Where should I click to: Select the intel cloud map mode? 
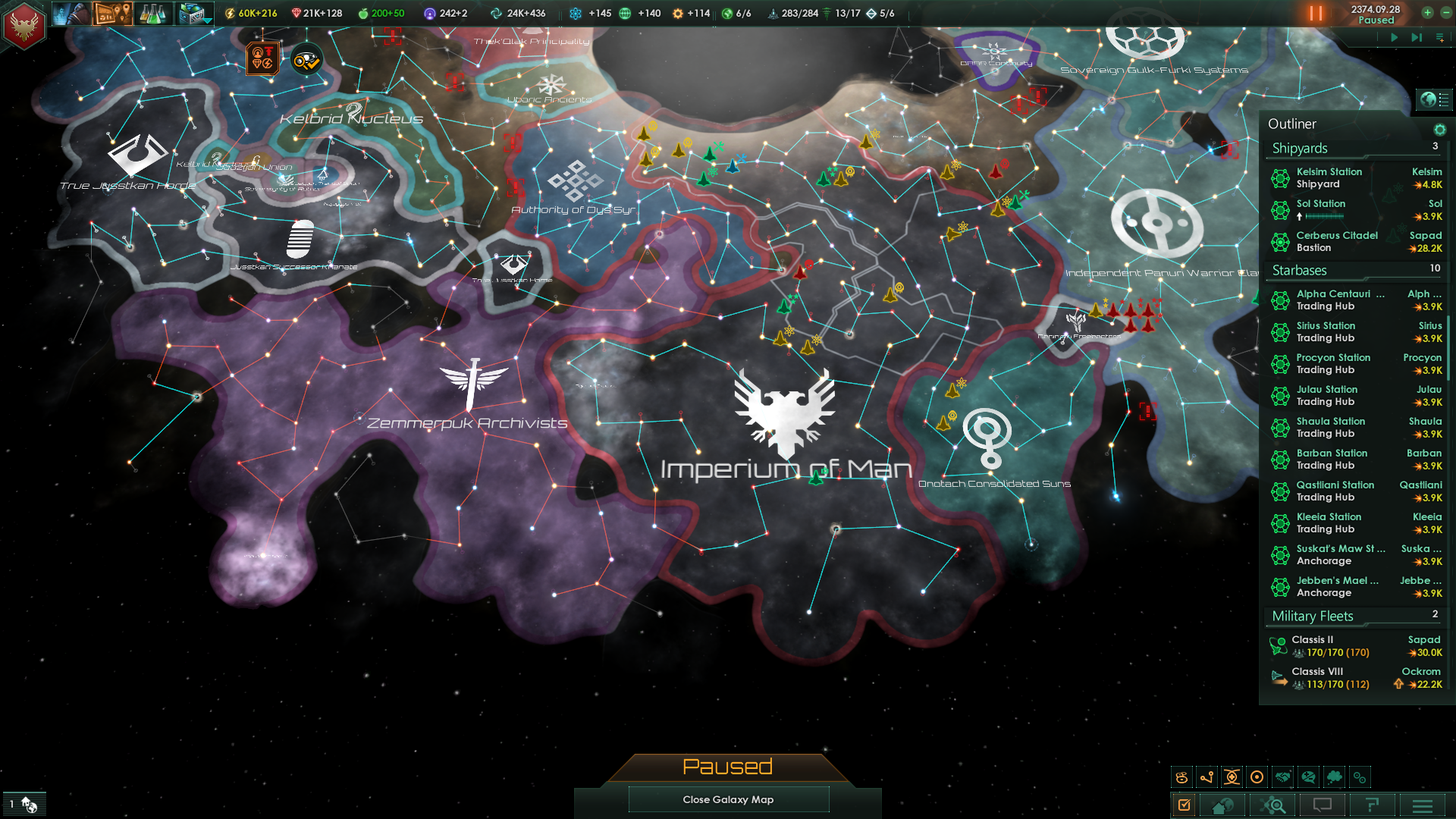click(1335, 777)
